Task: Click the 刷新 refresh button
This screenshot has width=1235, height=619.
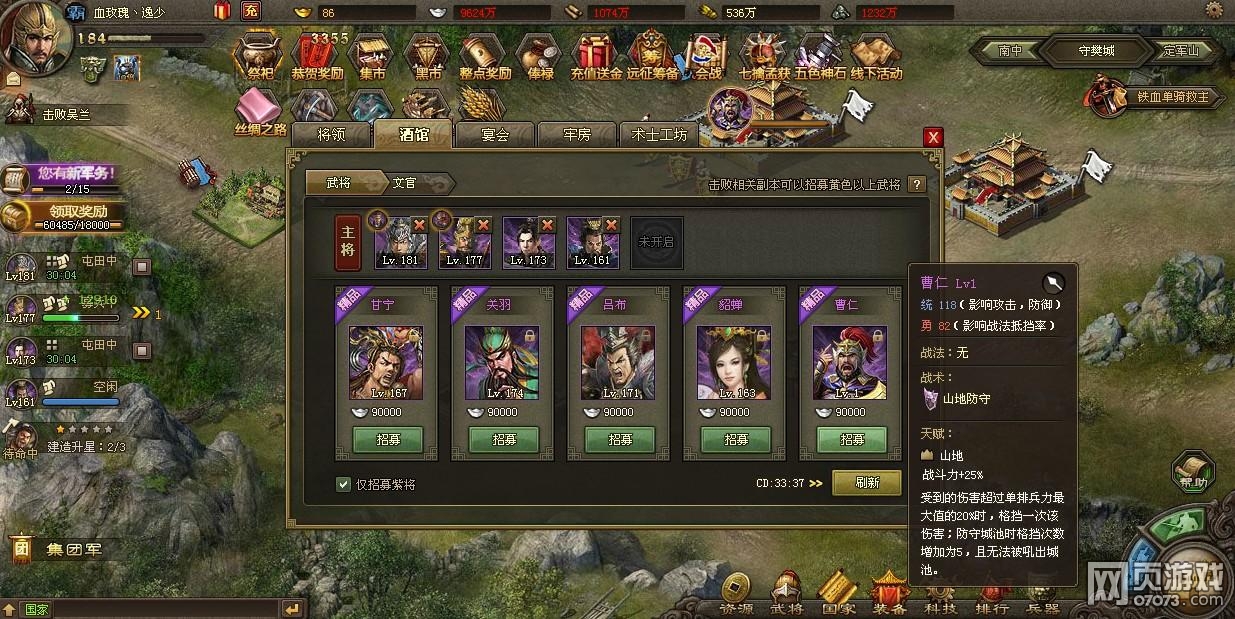Action: [x=866, y=483]
